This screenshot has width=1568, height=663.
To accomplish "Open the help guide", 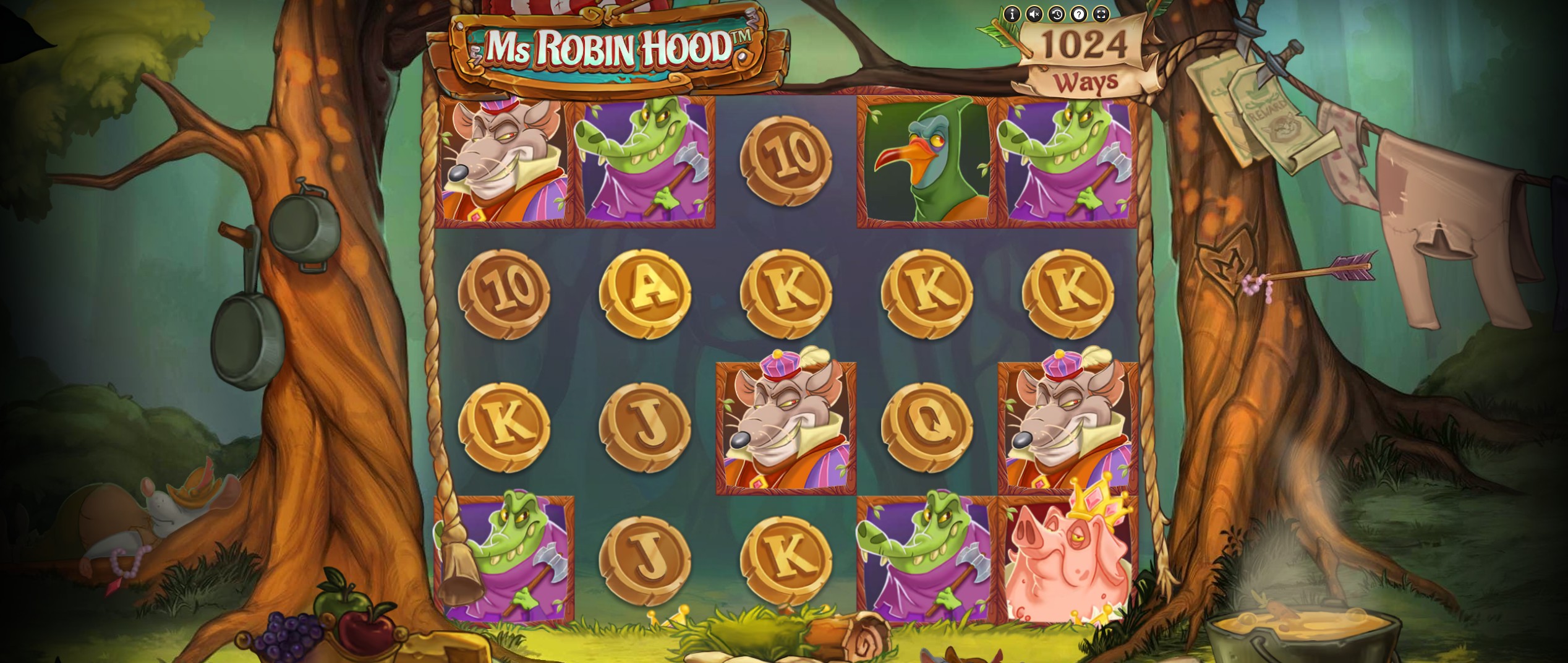I will coord(1079,14).
